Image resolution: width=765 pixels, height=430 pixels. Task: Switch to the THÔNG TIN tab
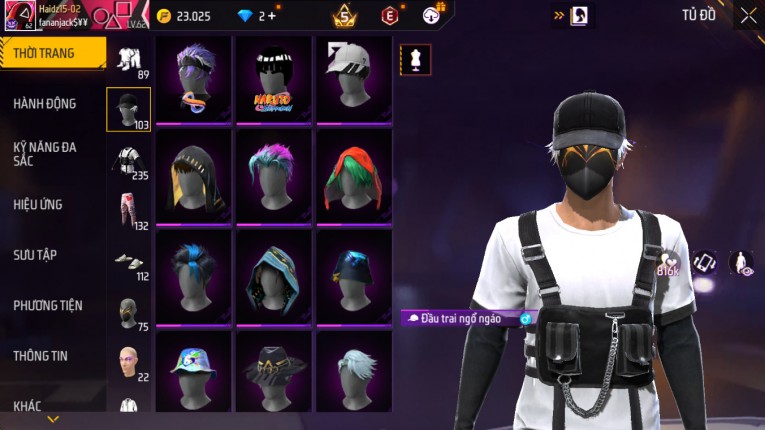click(41, 356)
